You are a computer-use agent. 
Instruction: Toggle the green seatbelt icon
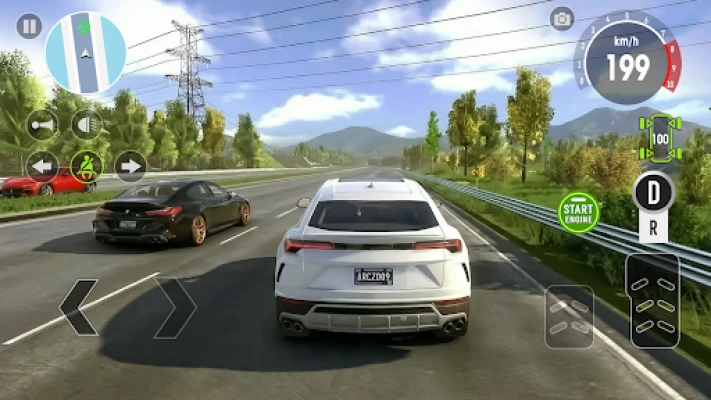click(x=86, y=165)
